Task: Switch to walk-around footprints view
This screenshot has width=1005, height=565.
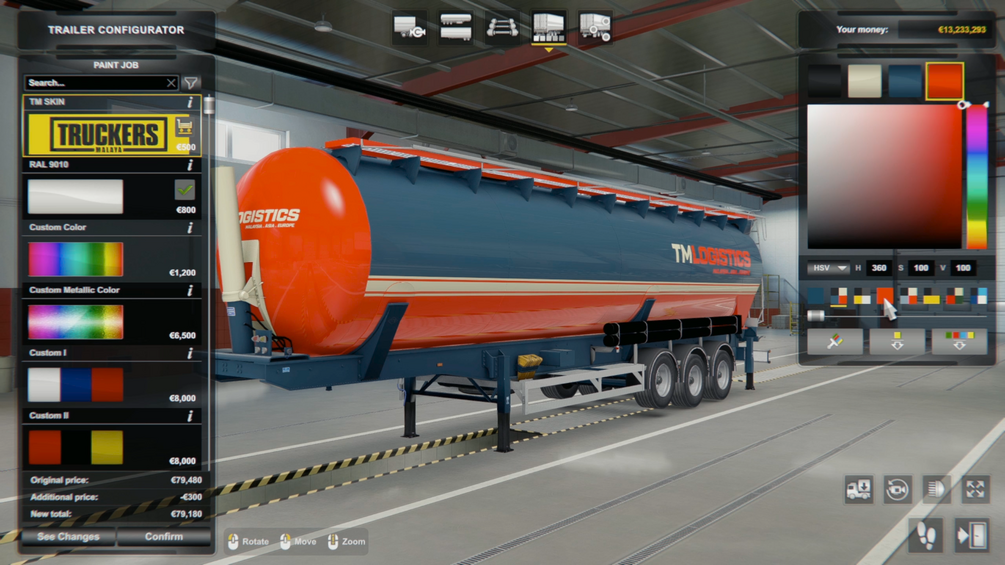Action: coord(926,535)
